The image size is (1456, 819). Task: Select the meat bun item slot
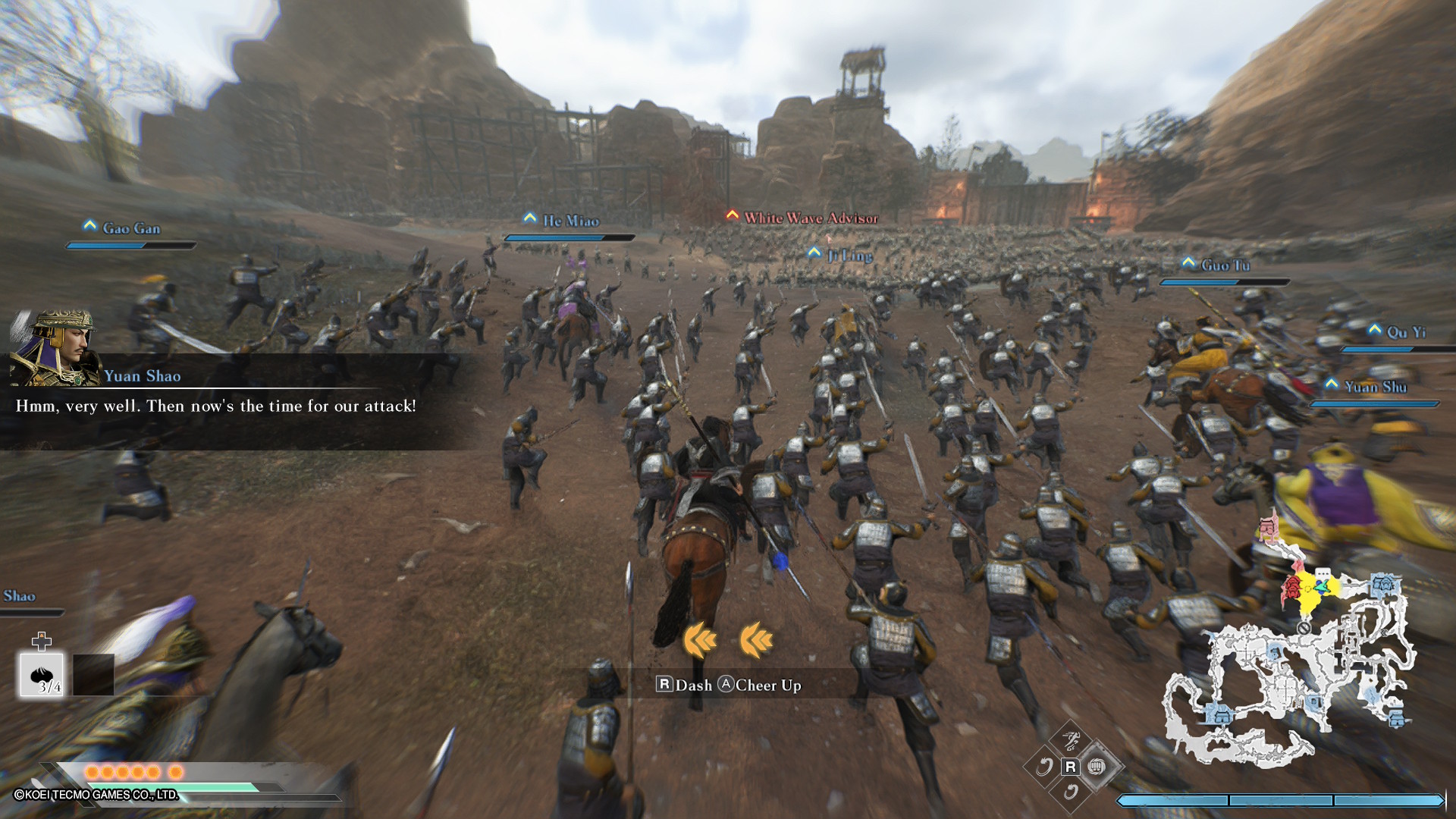42,674
